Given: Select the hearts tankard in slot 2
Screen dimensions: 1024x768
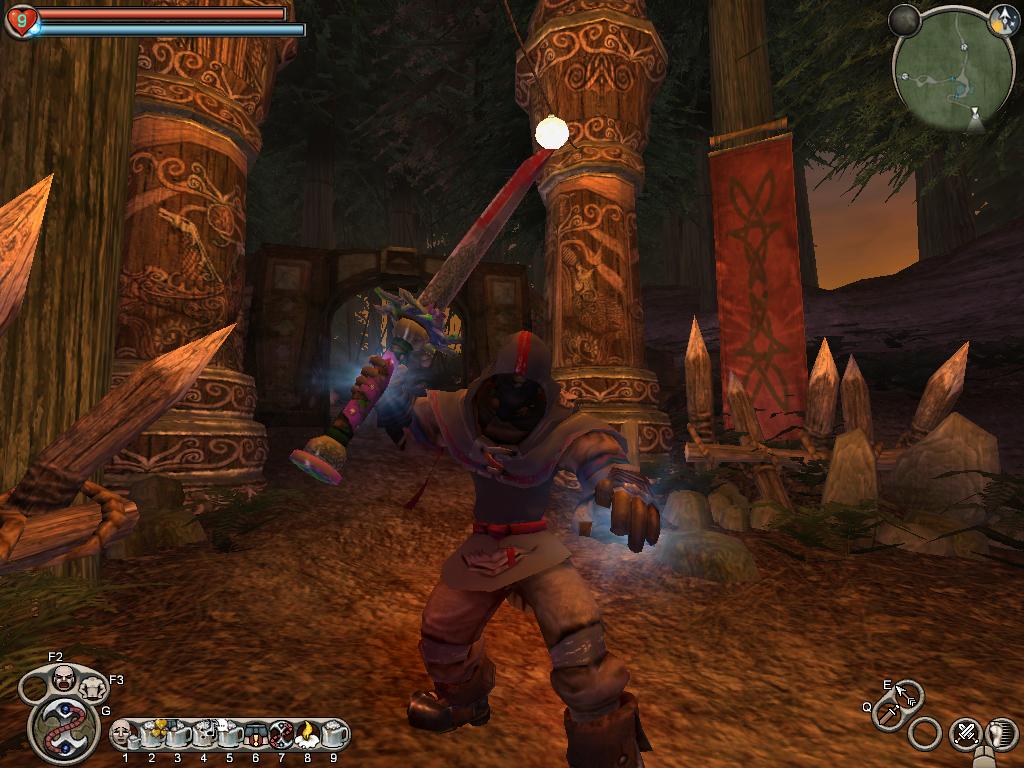Looking at the screenshot, I should (151, 734).
